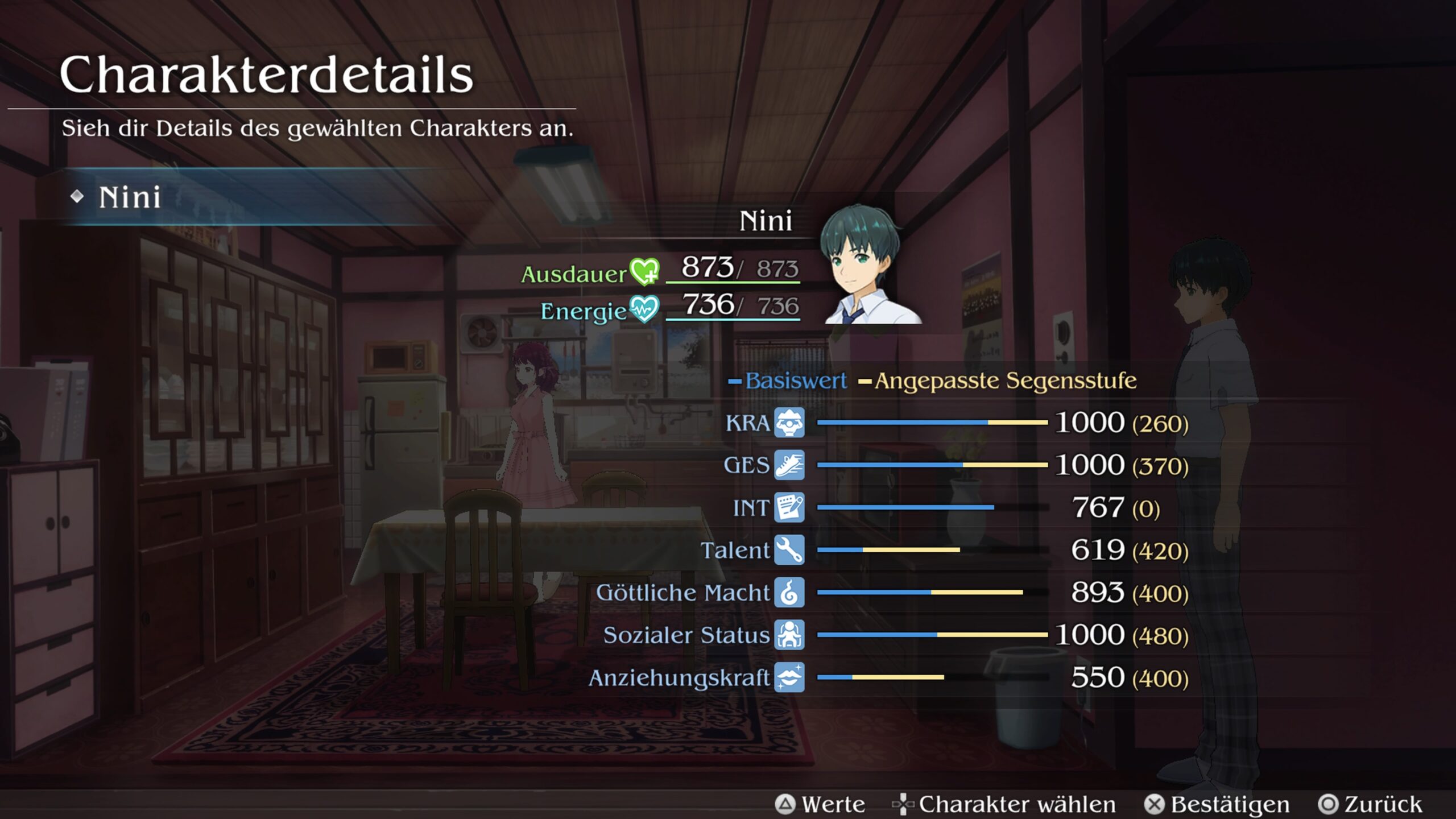Select the INT notepad stat icon
This screenshot has height=819, width=1456.
789,507
